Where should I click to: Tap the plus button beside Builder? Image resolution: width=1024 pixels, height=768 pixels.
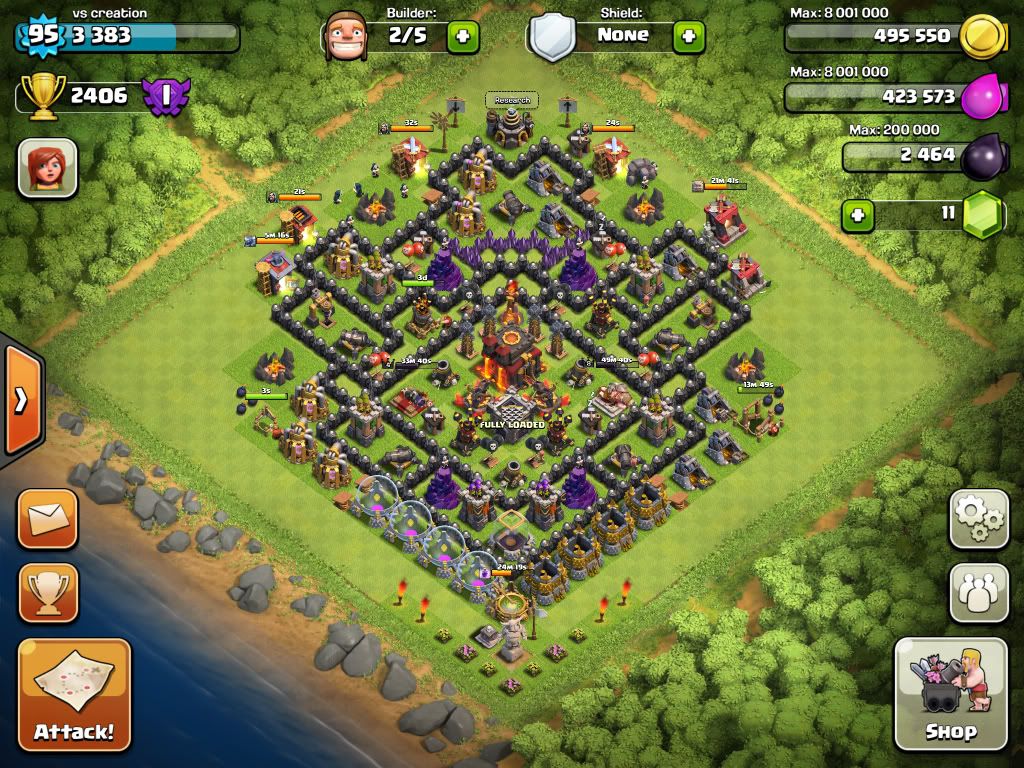point(463,37)
